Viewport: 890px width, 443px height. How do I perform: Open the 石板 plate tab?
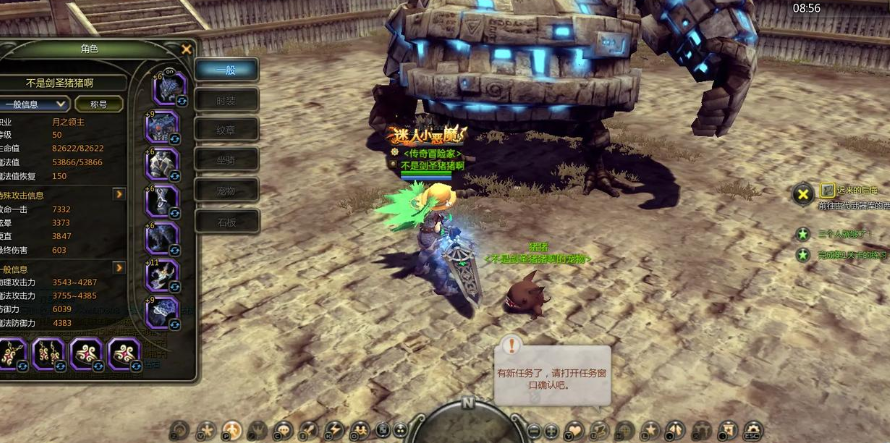[x=226, y=220]
